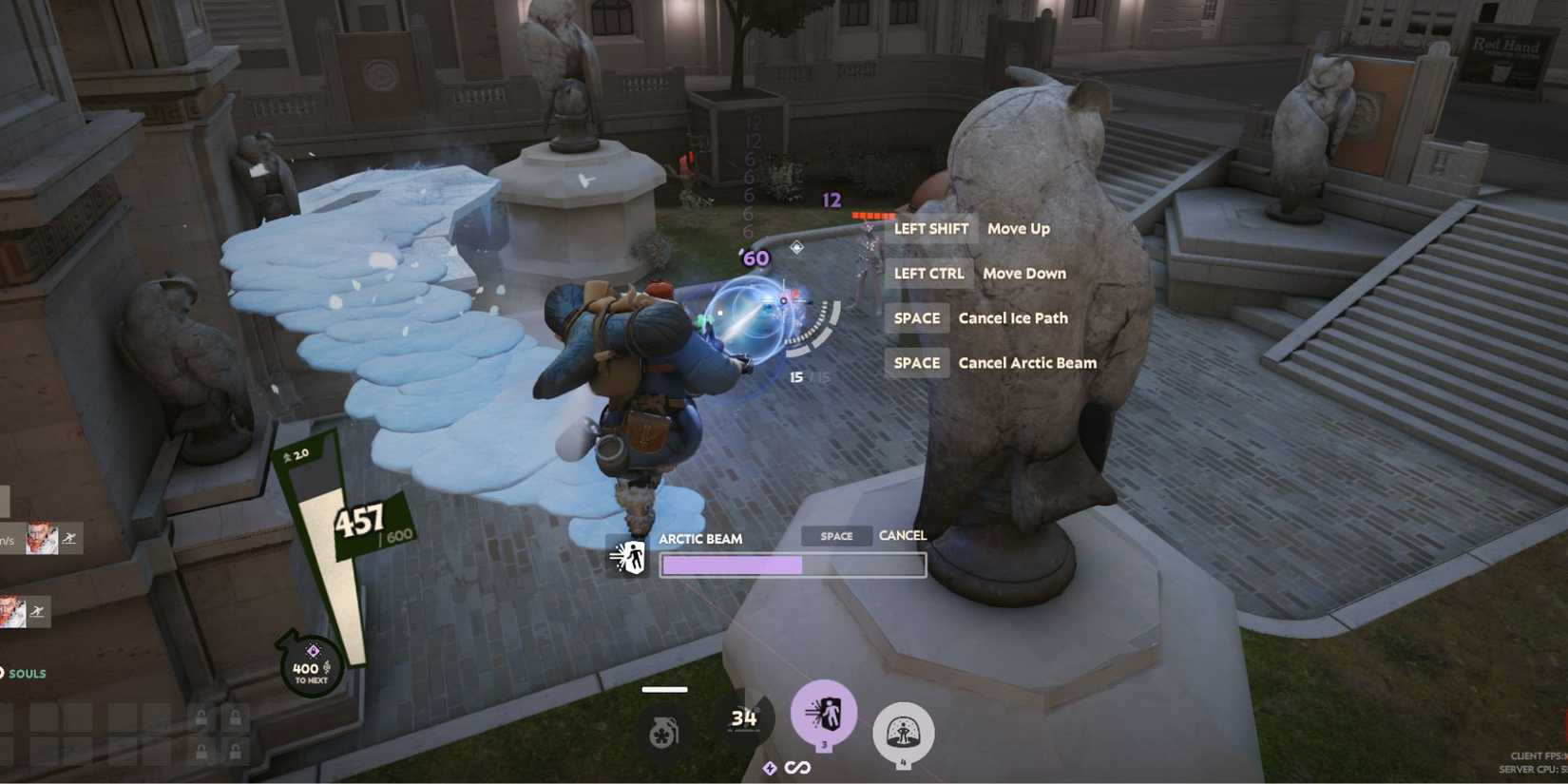This screenshot has height=784, width=1568.
Task: Open the SPACE Cancel Ice Path entry
Action: tap(981, 317)
